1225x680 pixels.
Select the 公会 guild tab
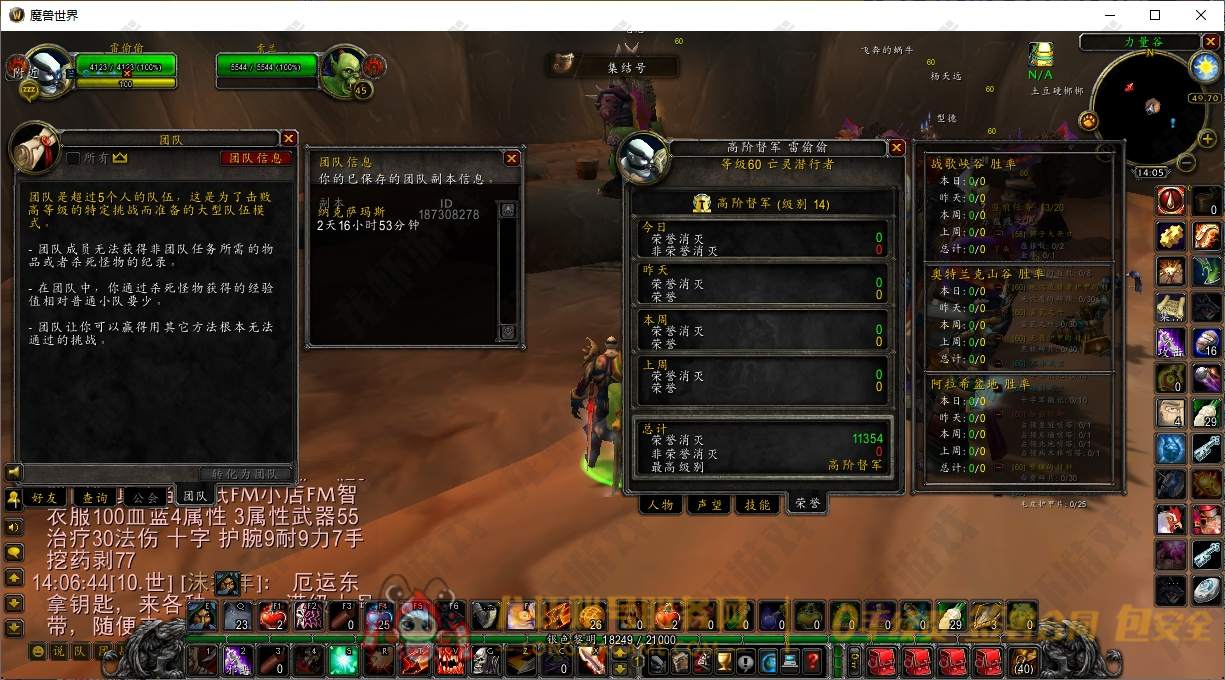(145, 496)
